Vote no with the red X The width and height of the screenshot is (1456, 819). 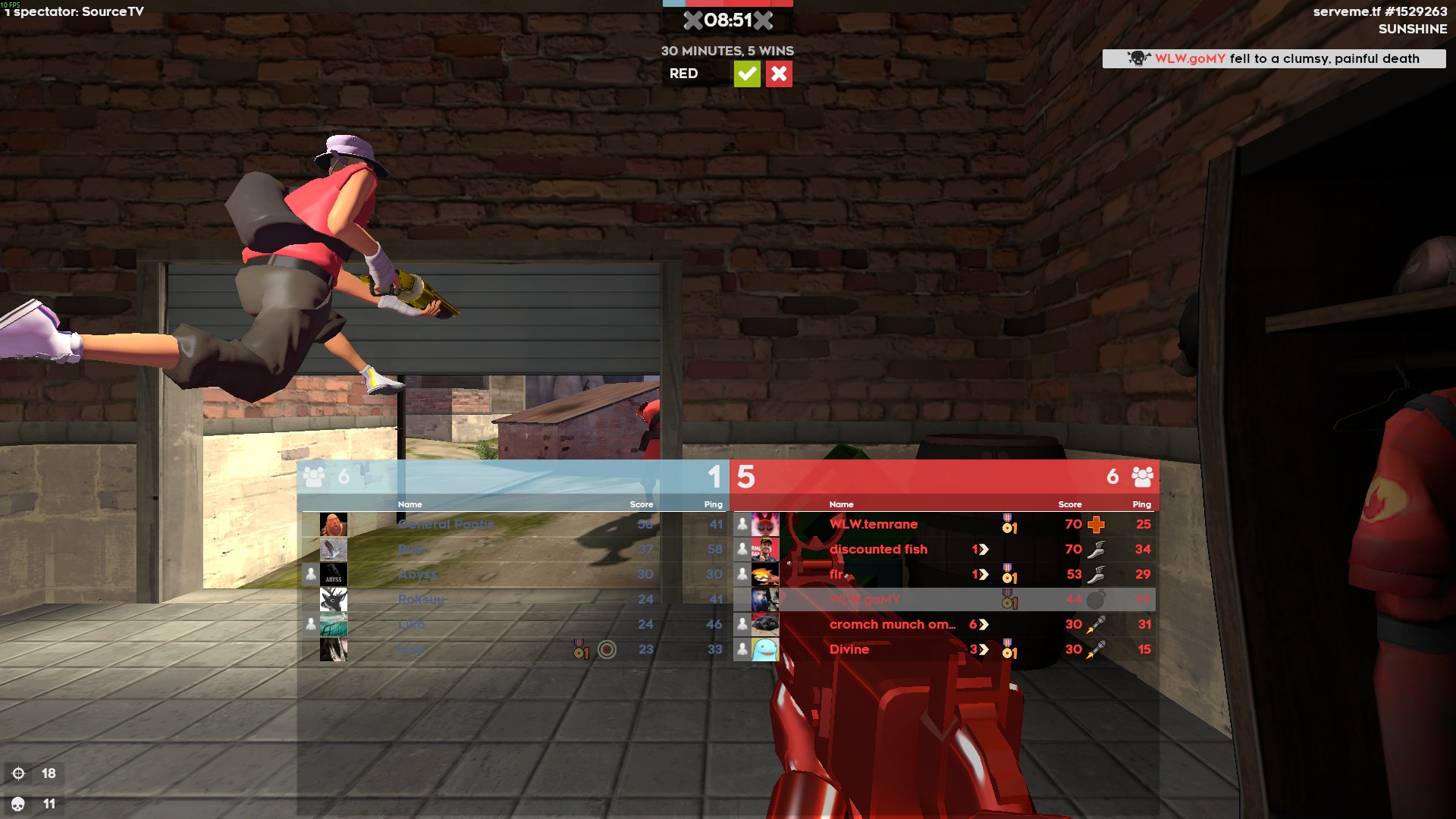[779, 74]
